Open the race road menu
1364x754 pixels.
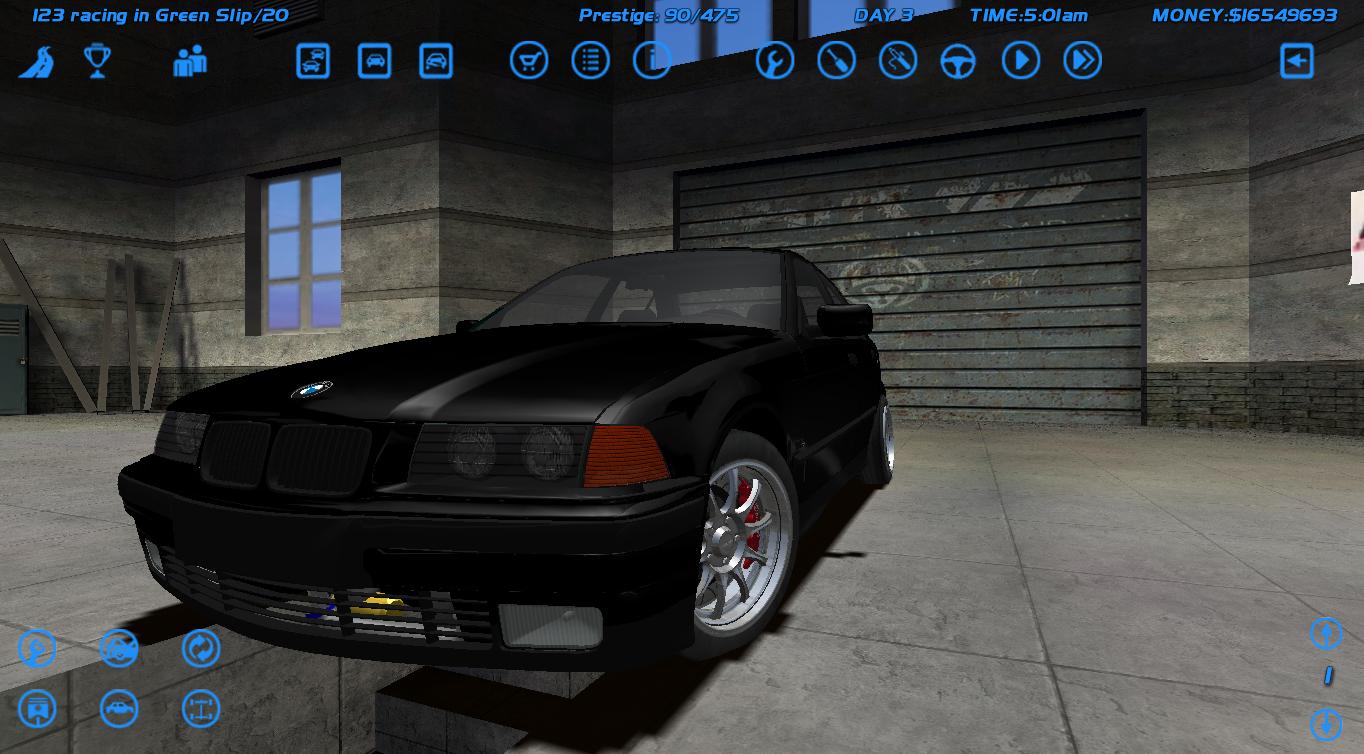35,60
